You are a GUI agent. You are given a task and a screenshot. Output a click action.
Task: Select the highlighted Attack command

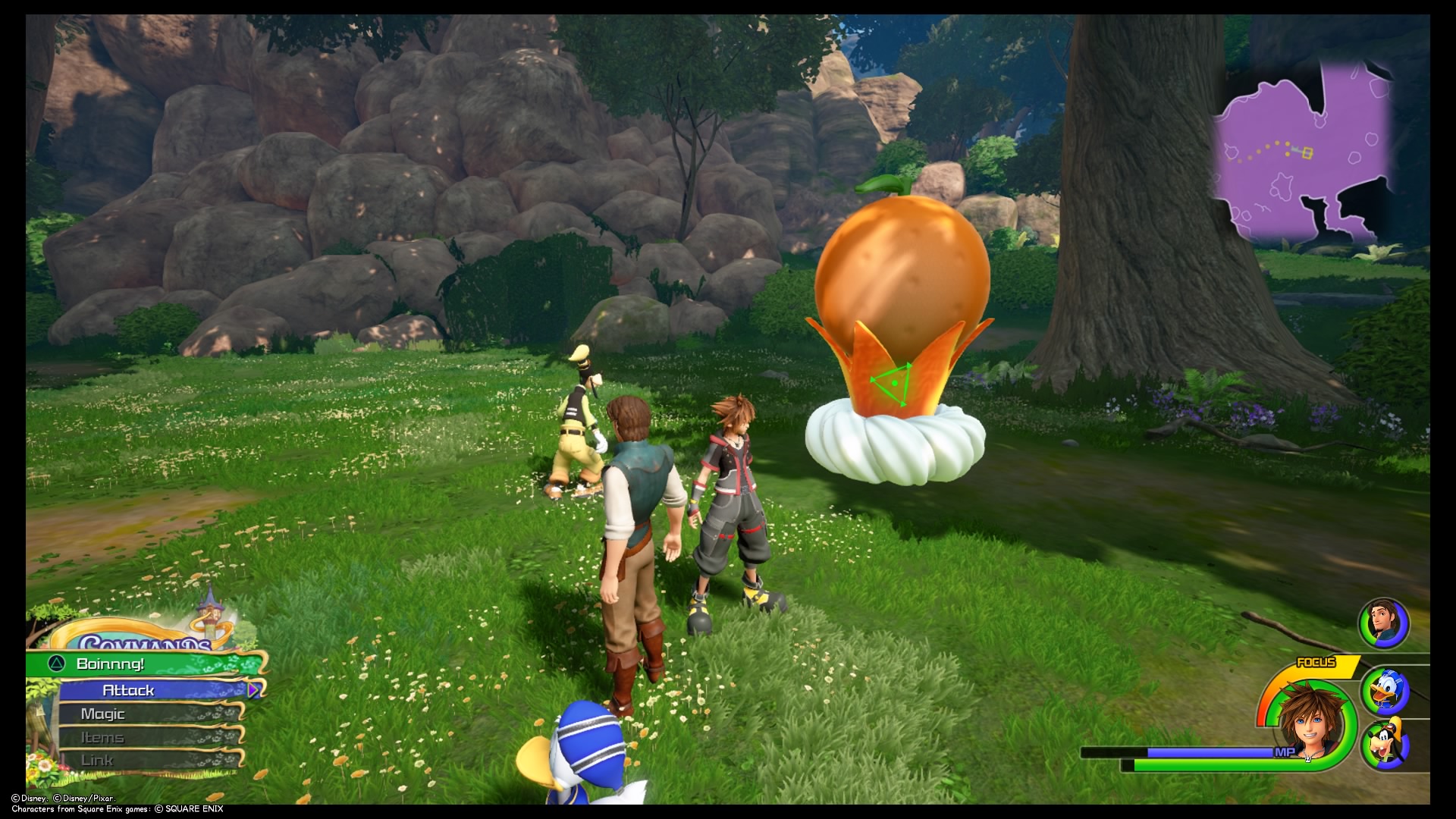[129, 690]
